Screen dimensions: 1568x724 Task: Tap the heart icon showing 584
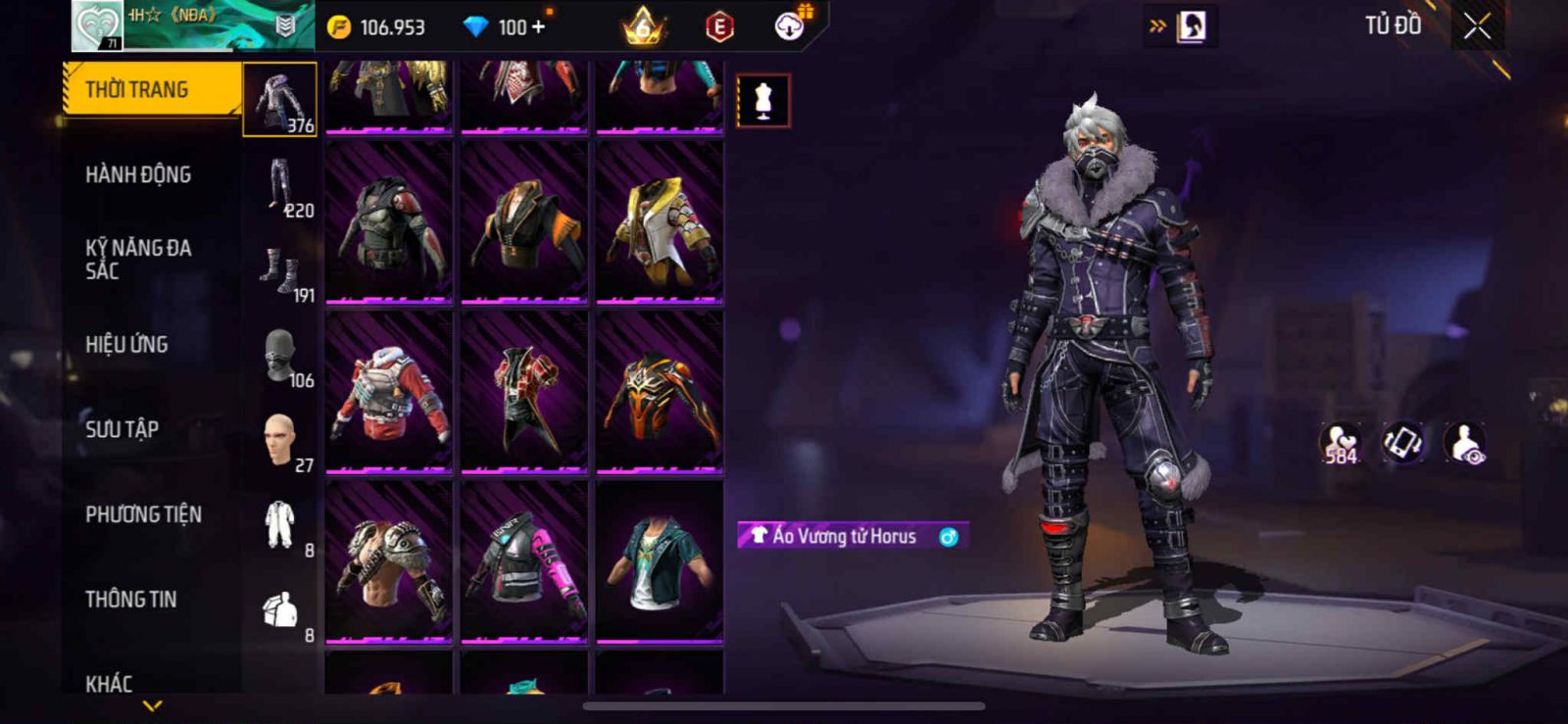pos(1340,443)
